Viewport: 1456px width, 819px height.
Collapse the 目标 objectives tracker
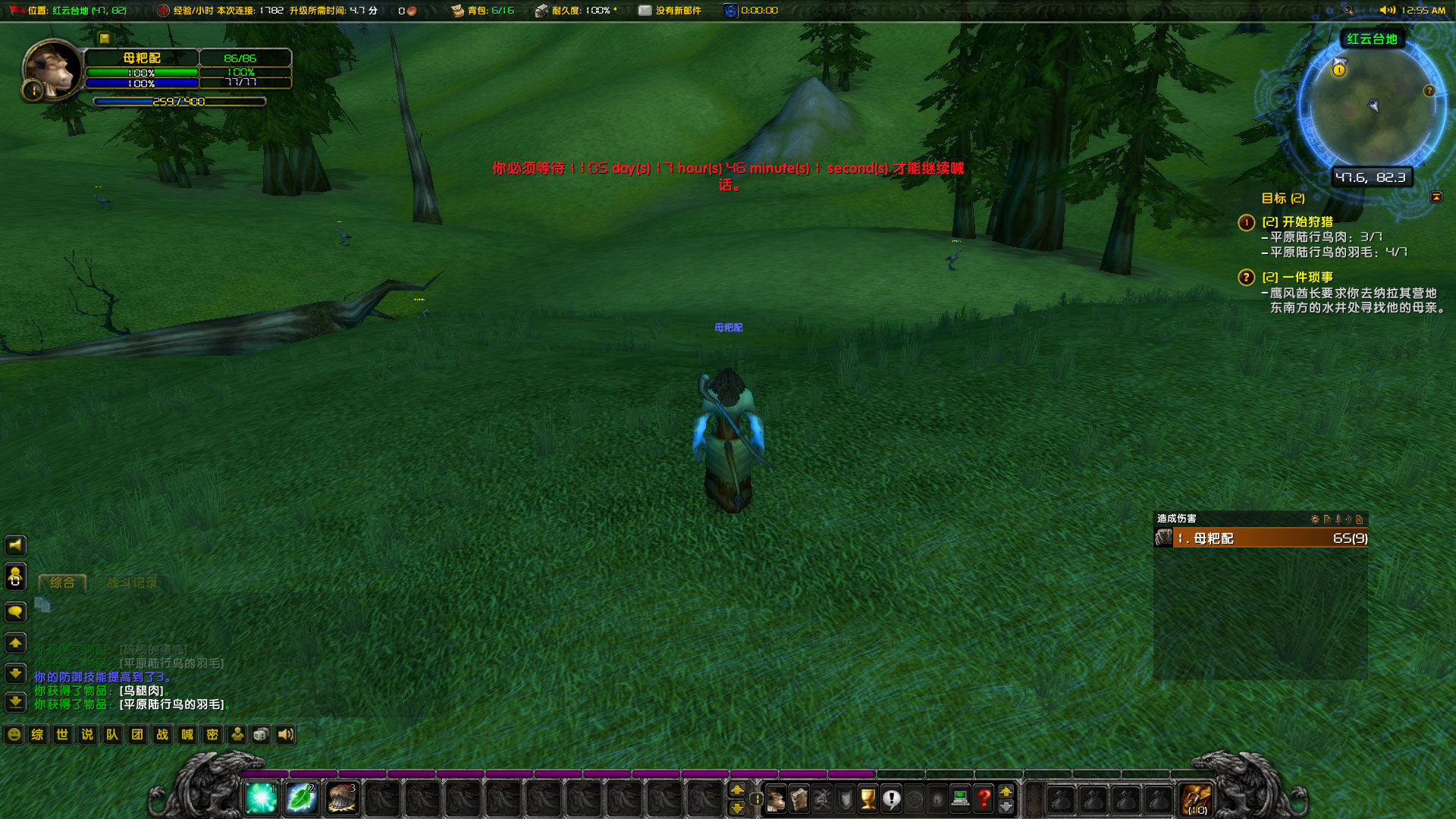point(1436,197)
